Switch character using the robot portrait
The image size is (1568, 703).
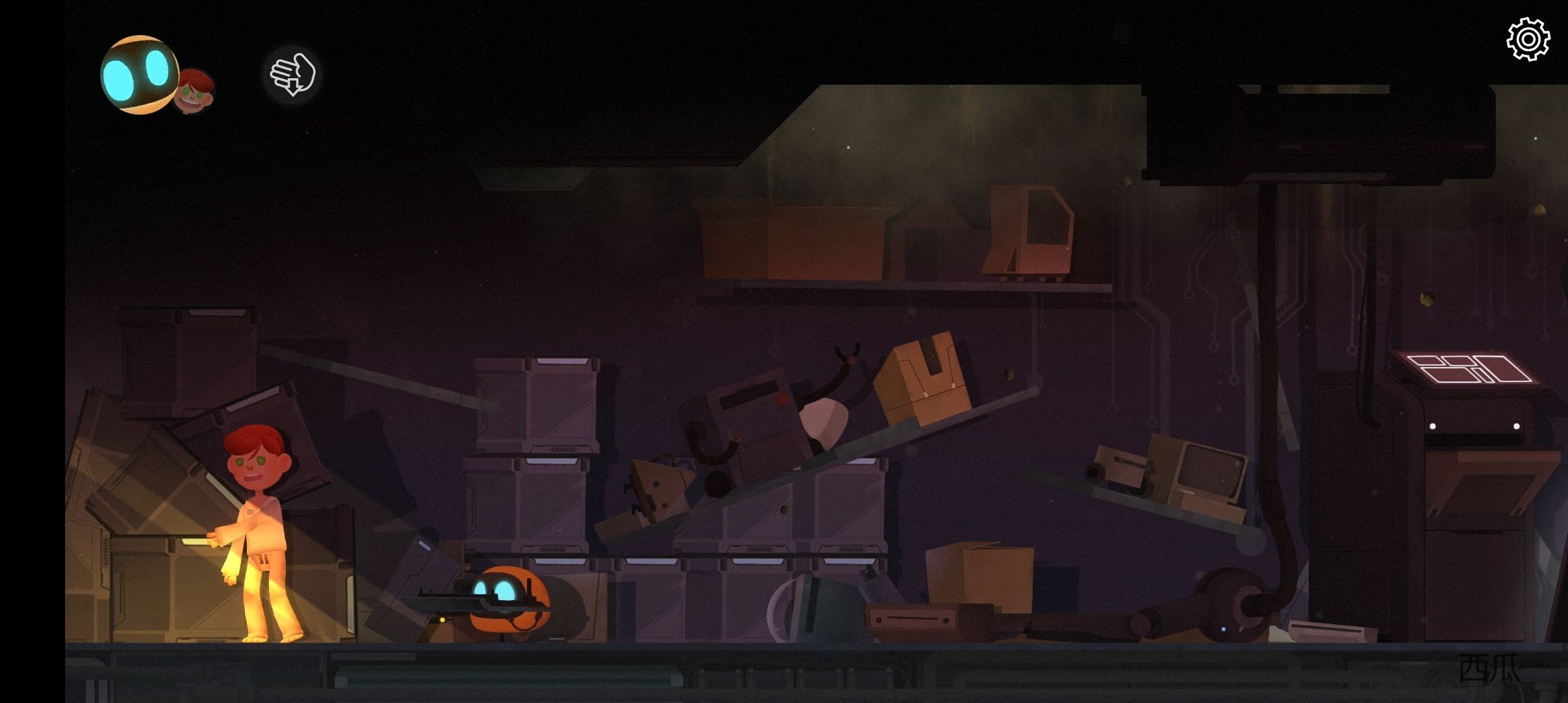pos(139,75)
